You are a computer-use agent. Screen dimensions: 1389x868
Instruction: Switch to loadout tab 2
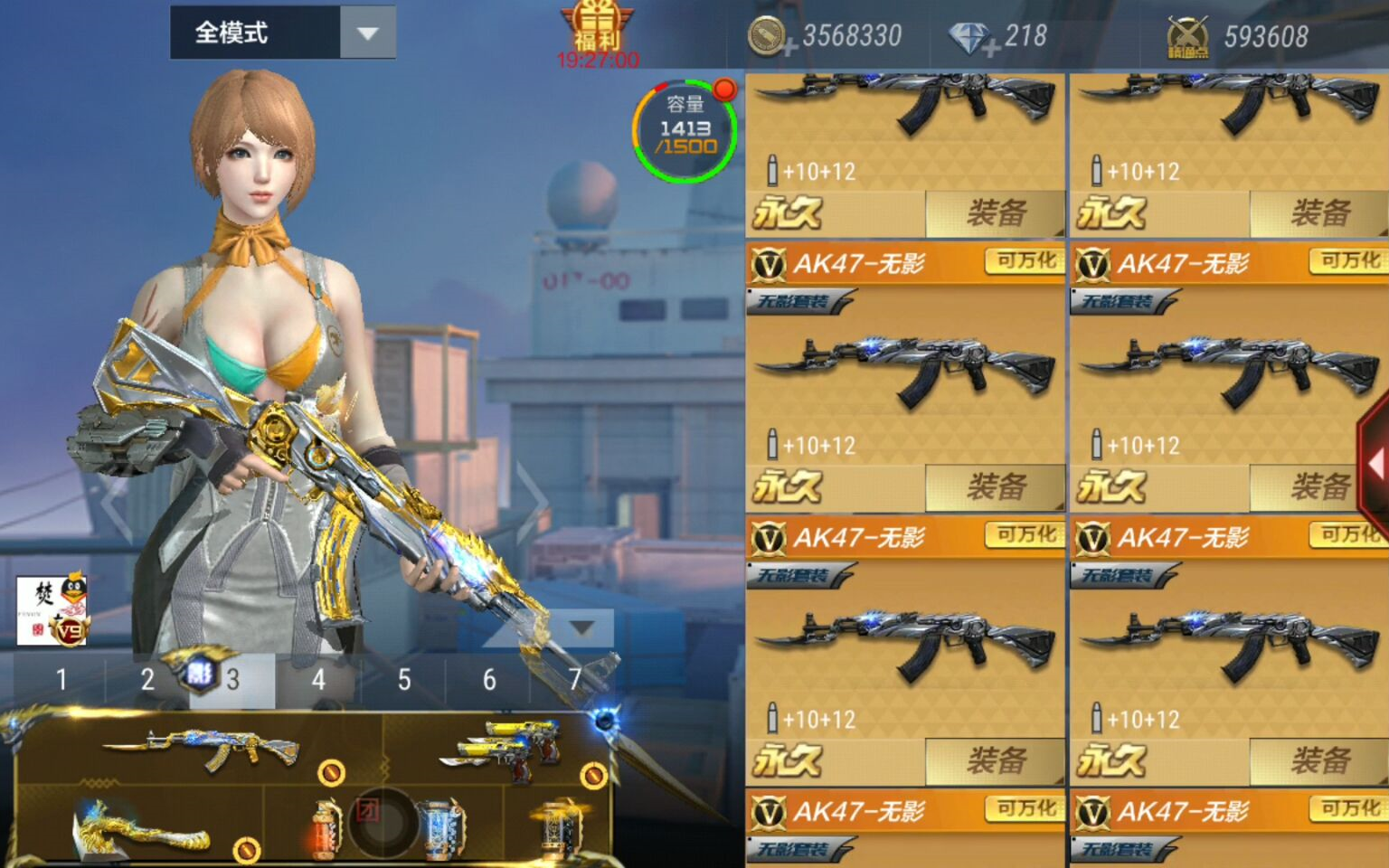tap(146, 680)
